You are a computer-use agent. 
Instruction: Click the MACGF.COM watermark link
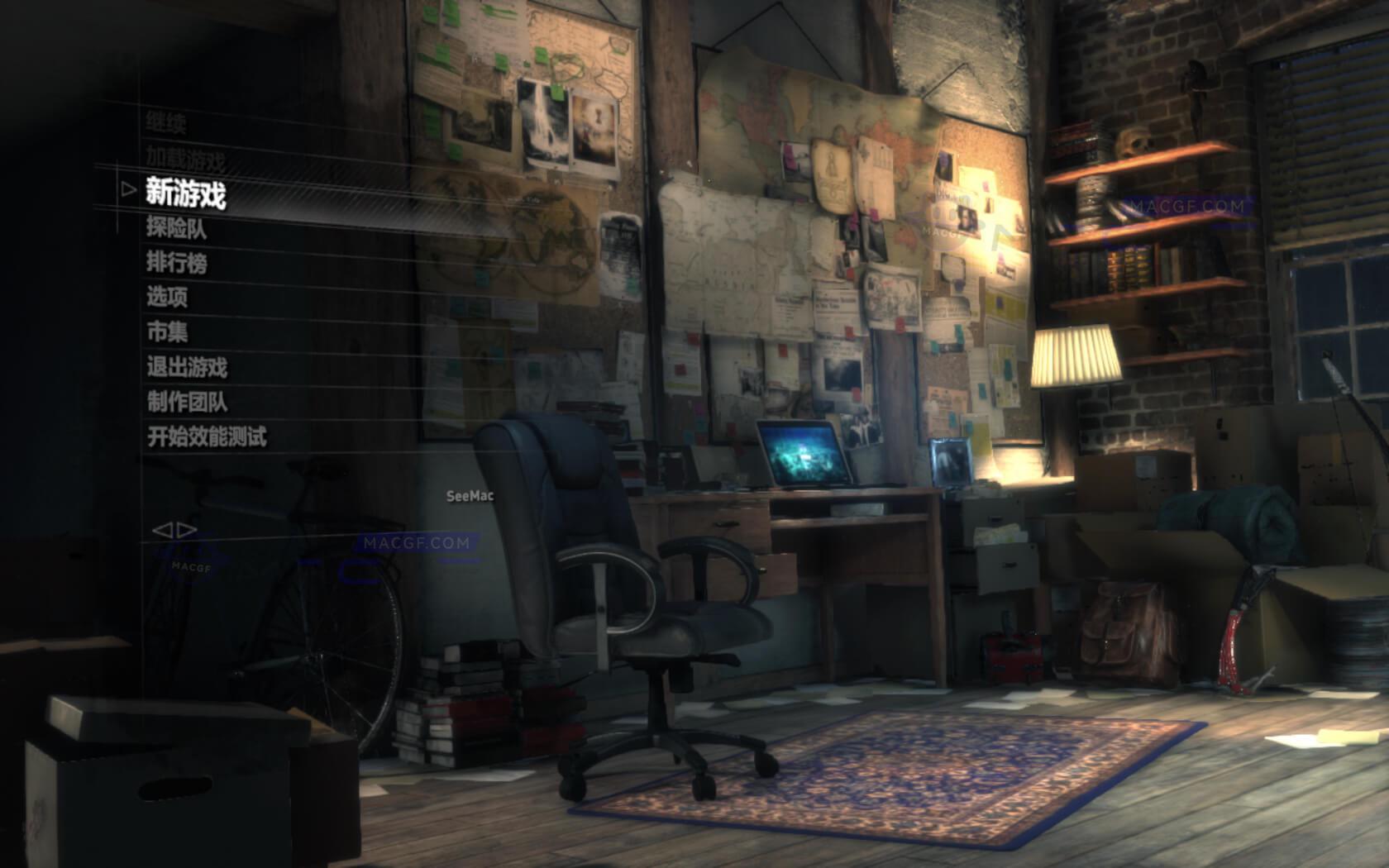point(415,543)
